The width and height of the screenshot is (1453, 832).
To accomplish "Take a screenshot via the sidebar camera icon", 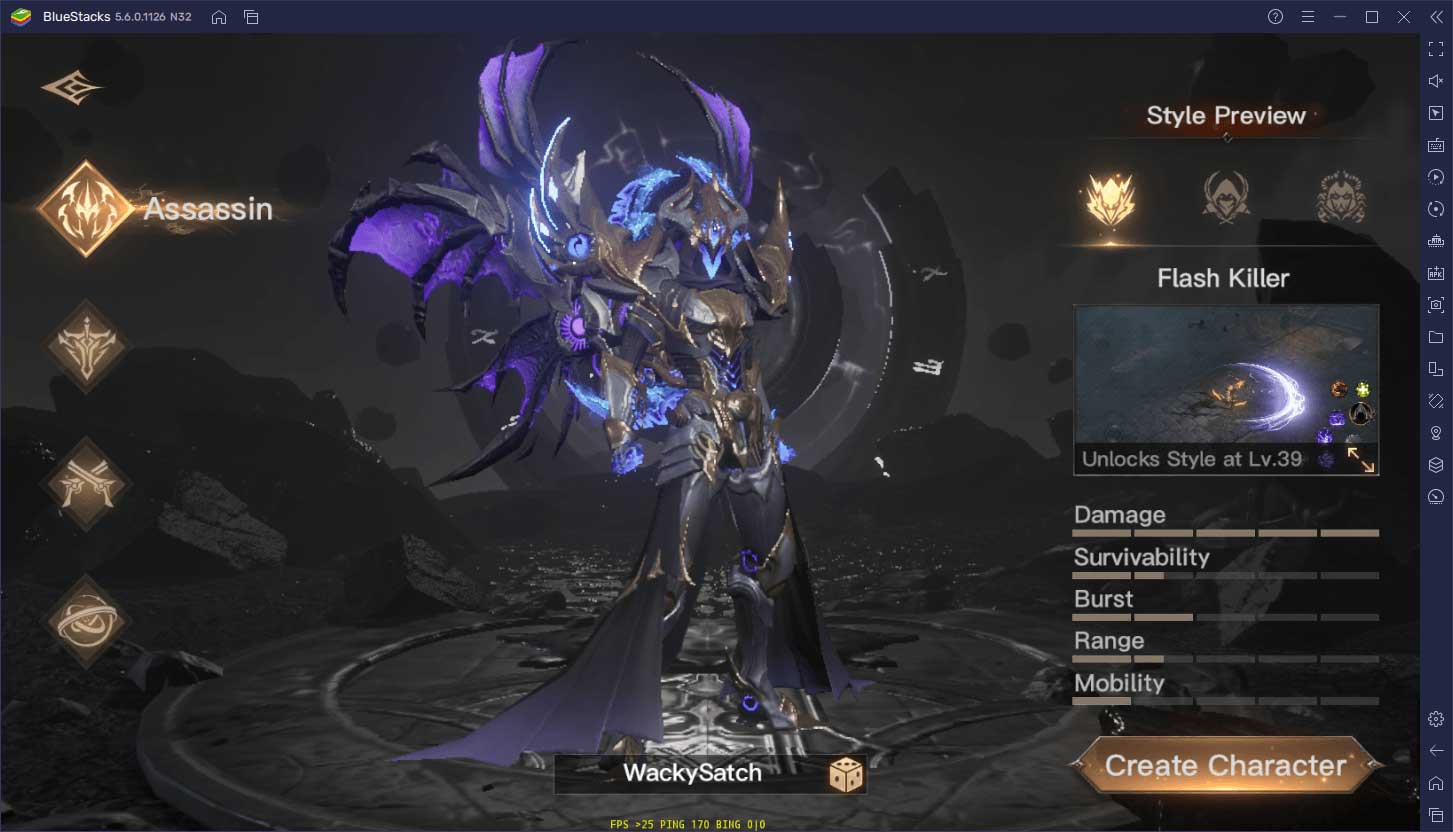I will point(1434,305).
